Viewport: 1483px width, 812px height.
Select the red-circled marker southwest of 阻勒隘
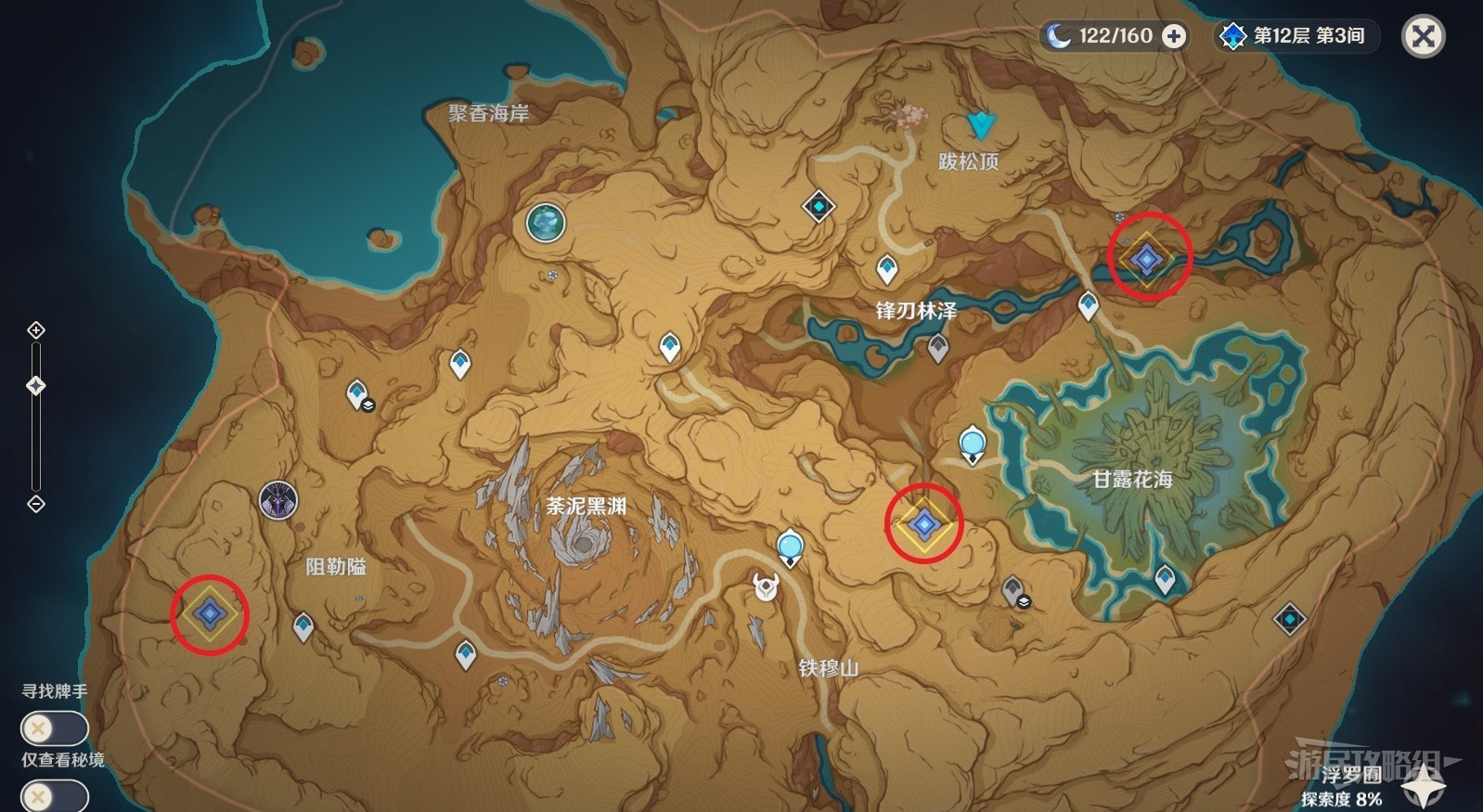click(210, 613)
